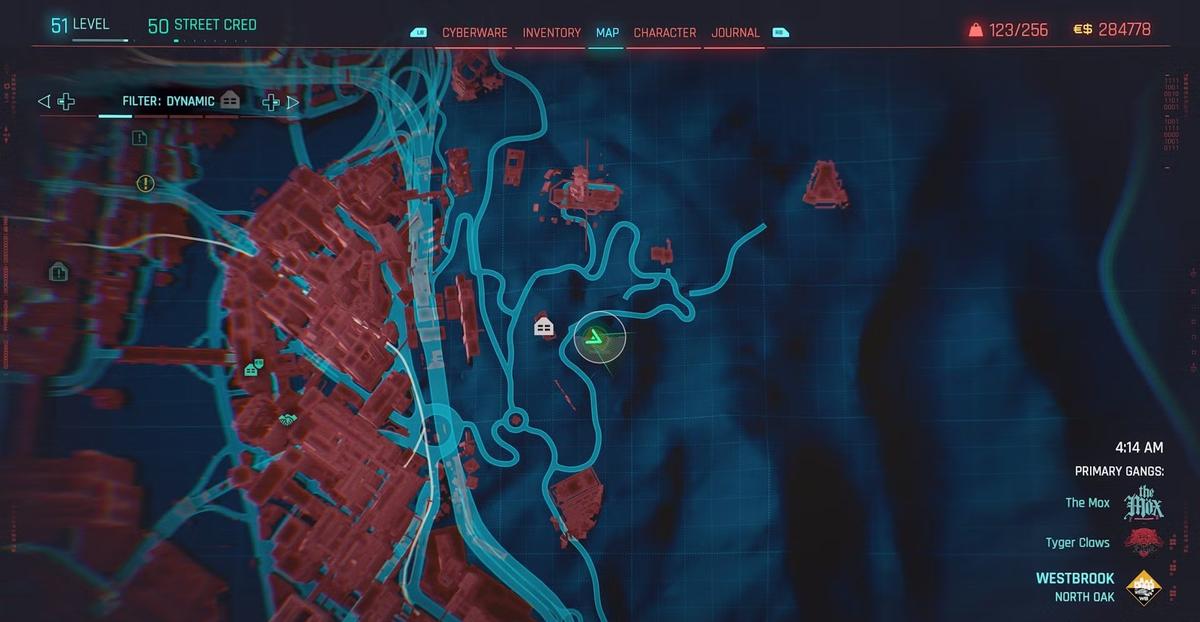Screen dimensions: 1200x622
Task: Select the yellow exclamation quest marker
Action: coord(146,183)
